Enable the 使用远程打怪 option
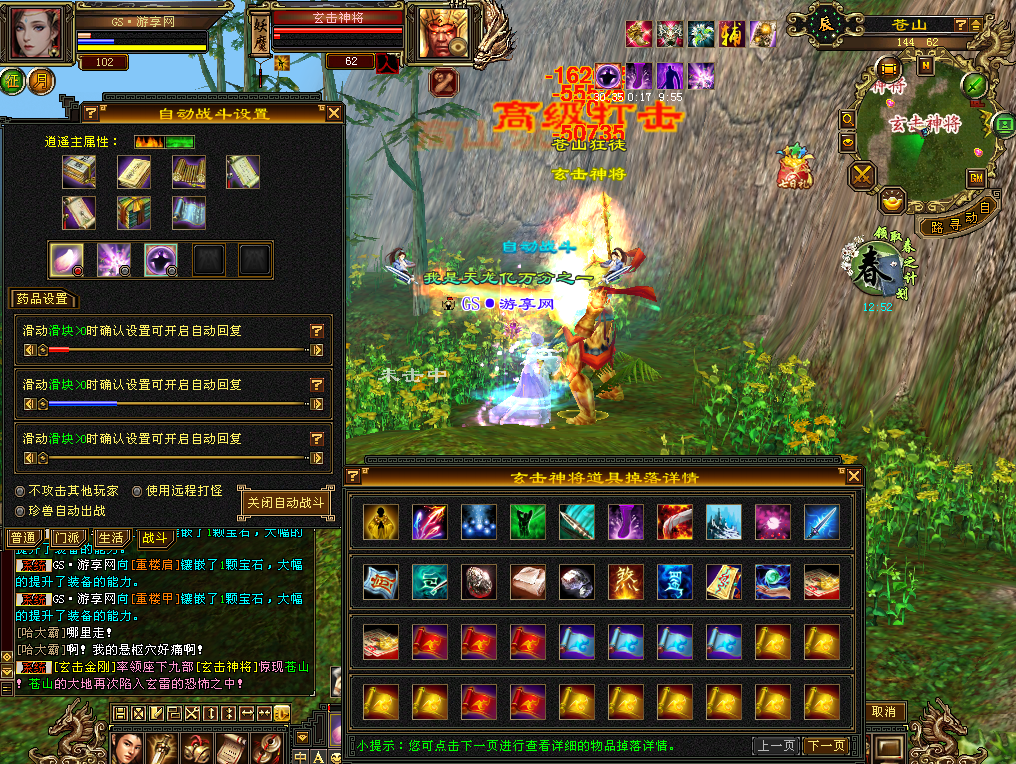The width and height of the screenshot is (1016, 764). 138,491
